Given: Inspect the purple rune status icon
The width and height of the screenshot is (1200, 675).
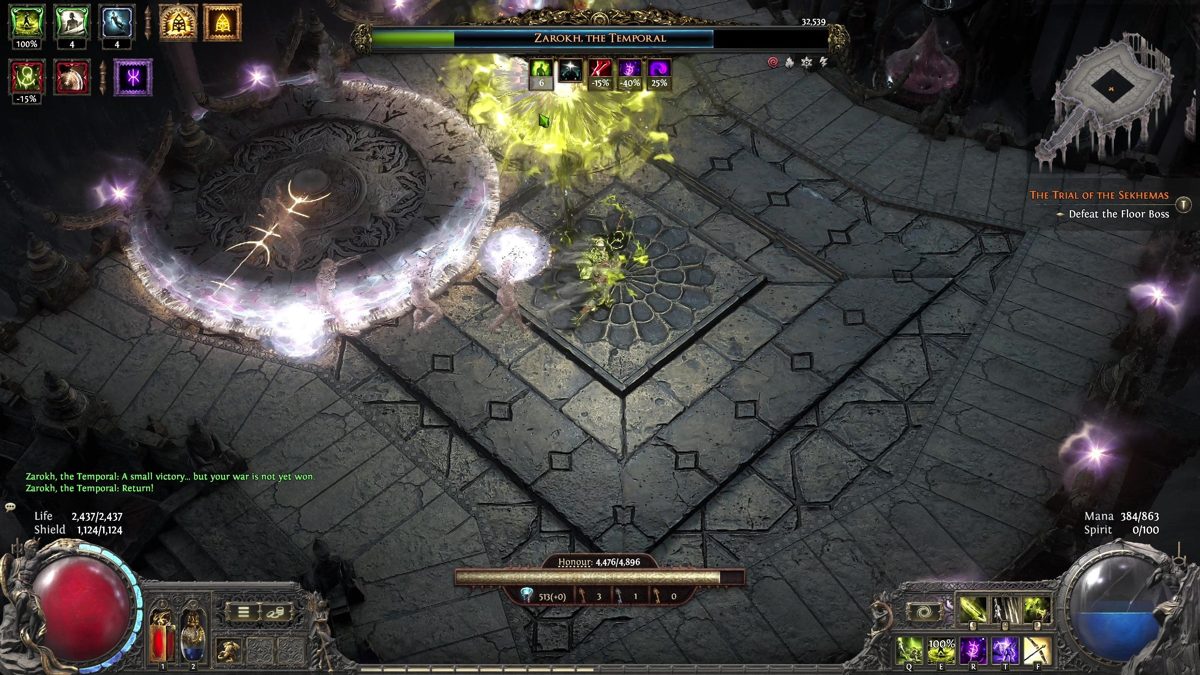Looking at the screenshot, I should [133, 77].
